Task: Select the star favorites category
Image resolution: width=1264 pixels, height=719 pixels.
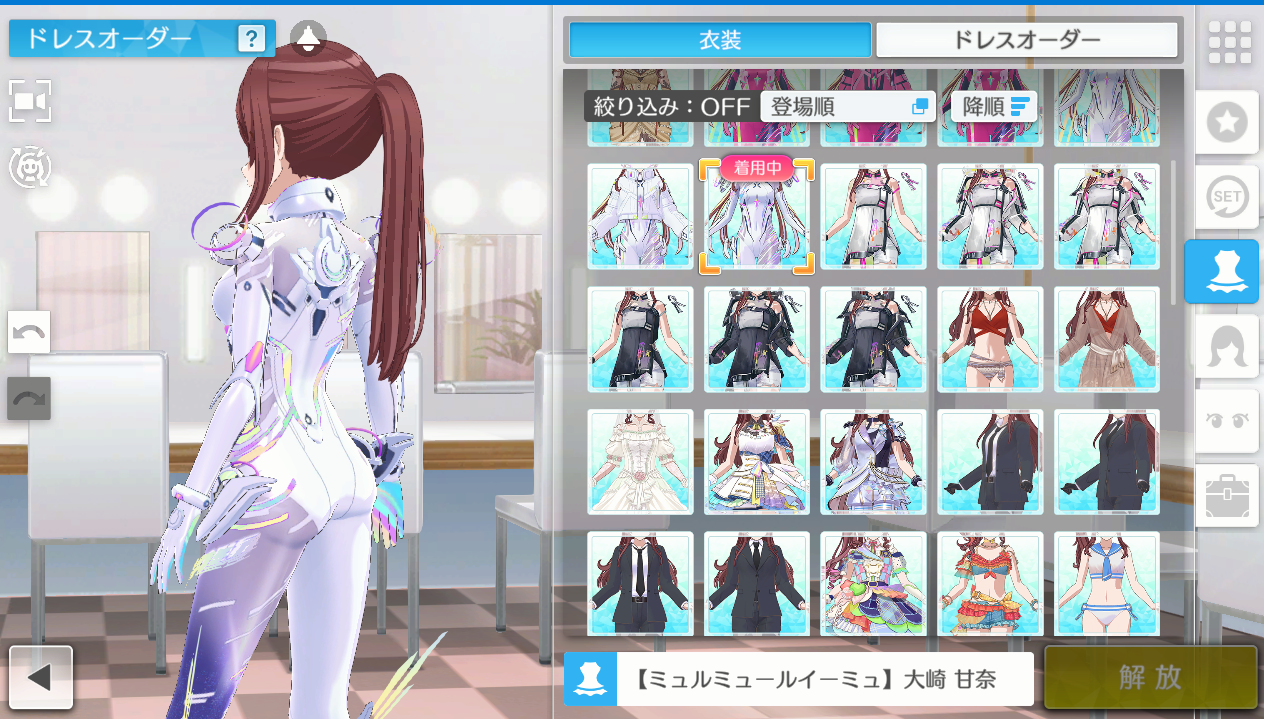Action: (x=1227, y=123)
